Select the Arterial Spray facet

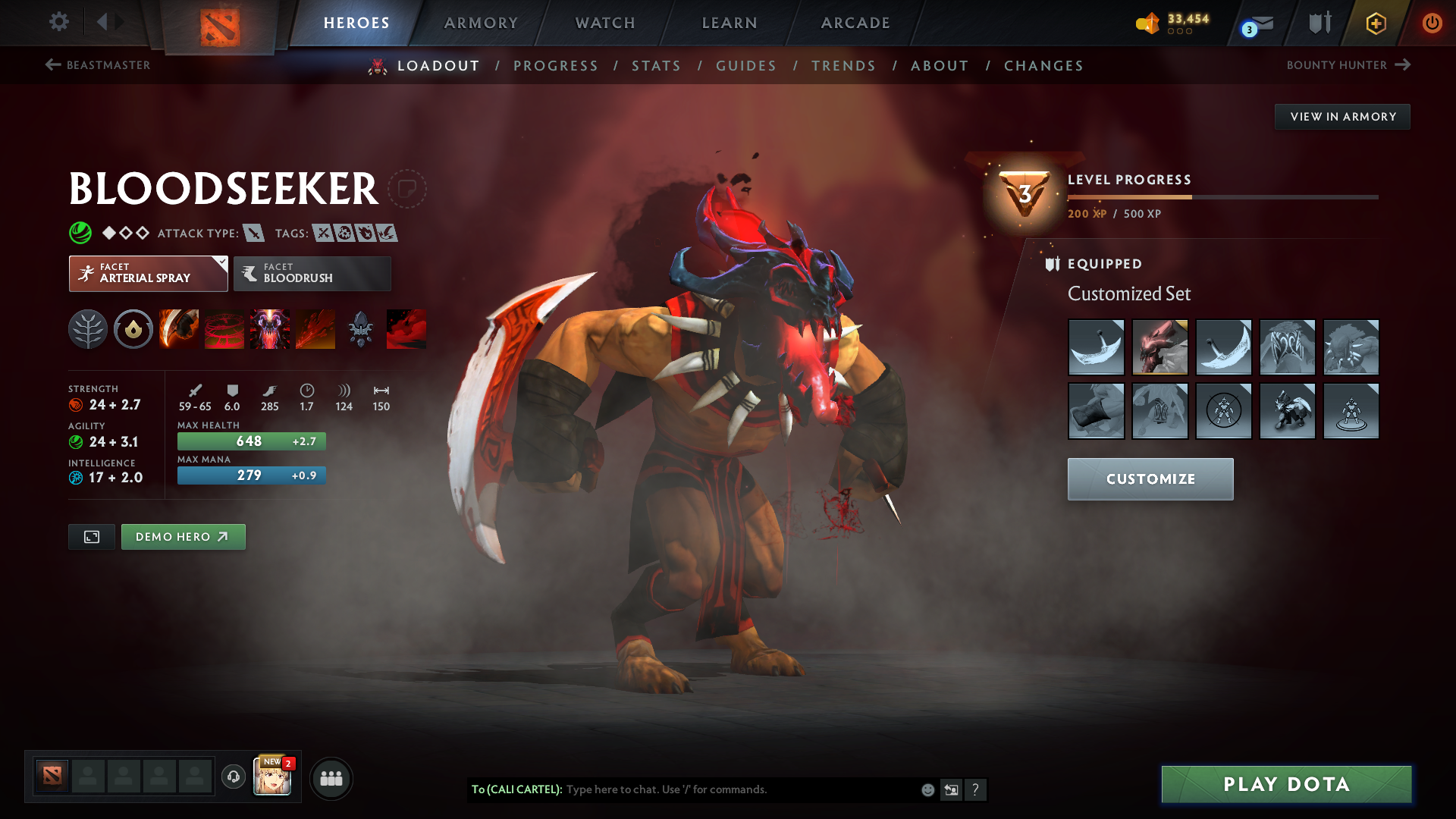pyautogui.click(x=148, y=273)
